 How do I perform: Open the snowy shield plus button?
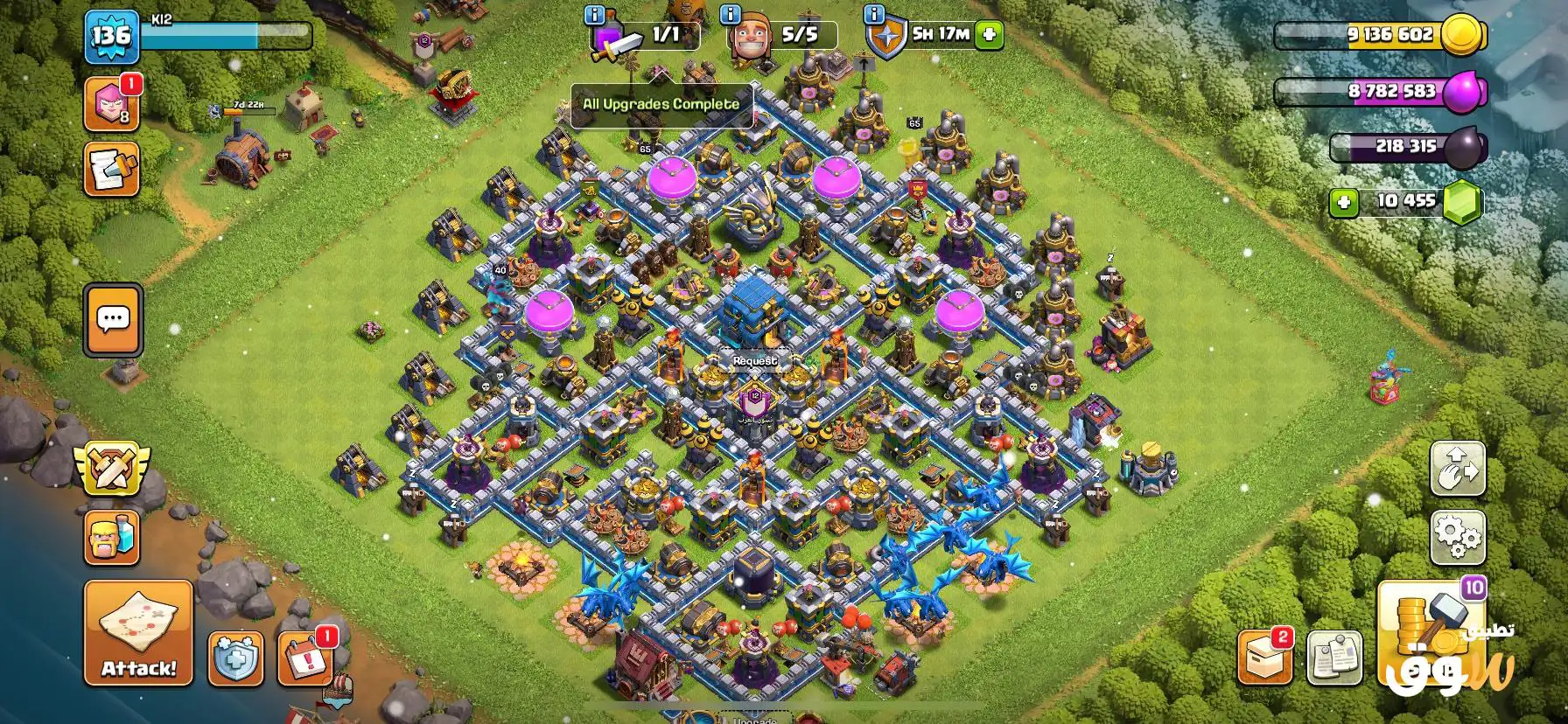pyautogui.click(x=235, y=658)
